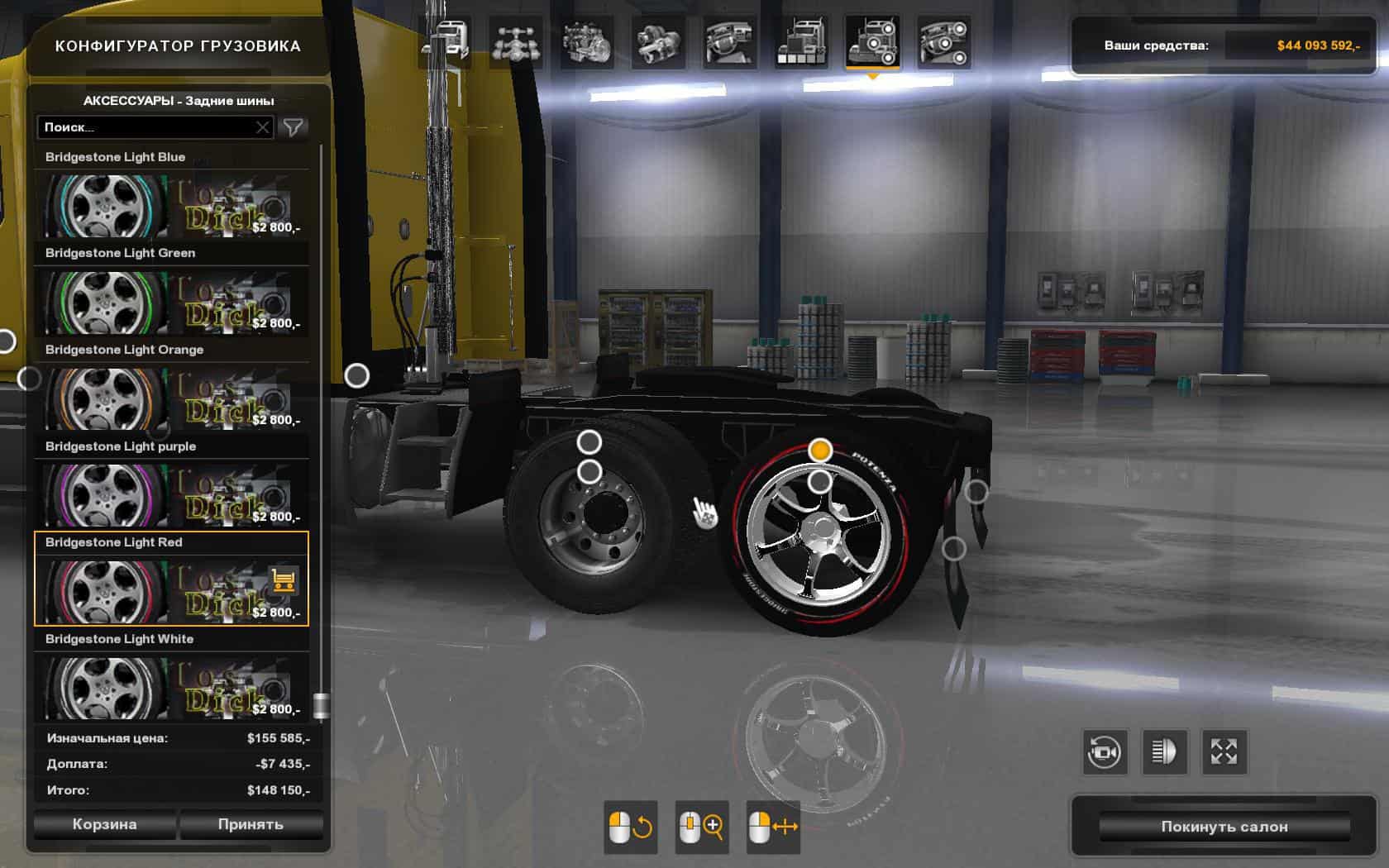Open the Корзина cart

coord(104,824)
